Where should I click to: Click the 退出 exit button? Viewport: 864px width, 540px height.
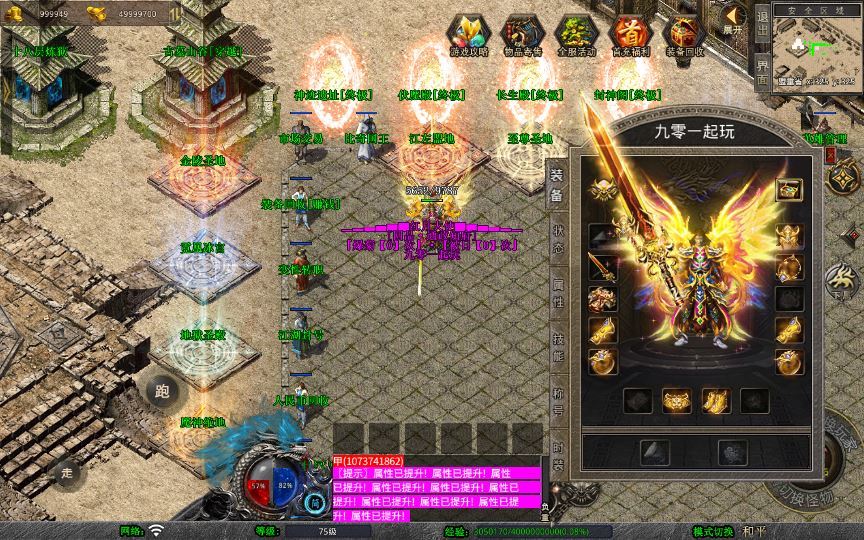763,22
